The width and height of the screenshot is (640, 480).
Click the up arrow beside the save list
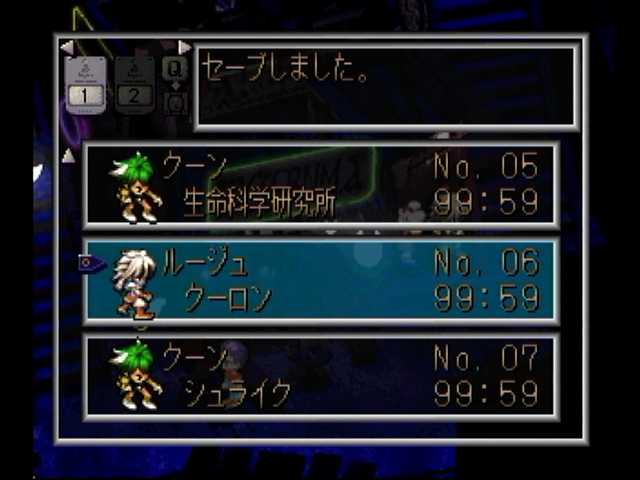tap(68, 155)
